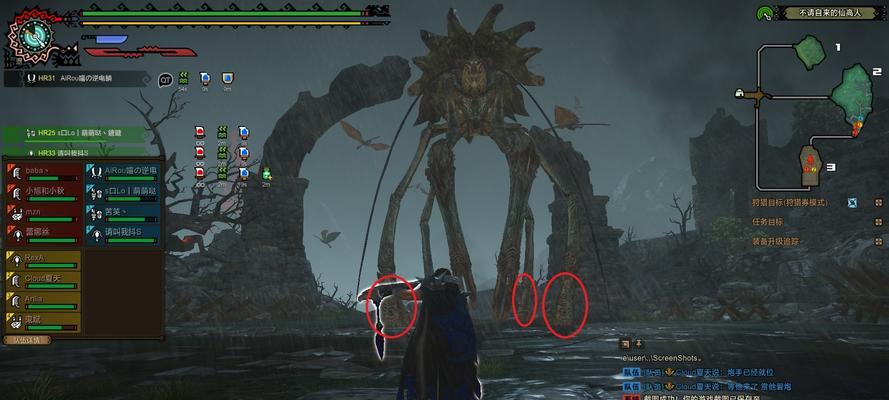The width and height of the screenshot is (889, 400).
Task: Select party member baba in the red team
Action: pos(45,171)
